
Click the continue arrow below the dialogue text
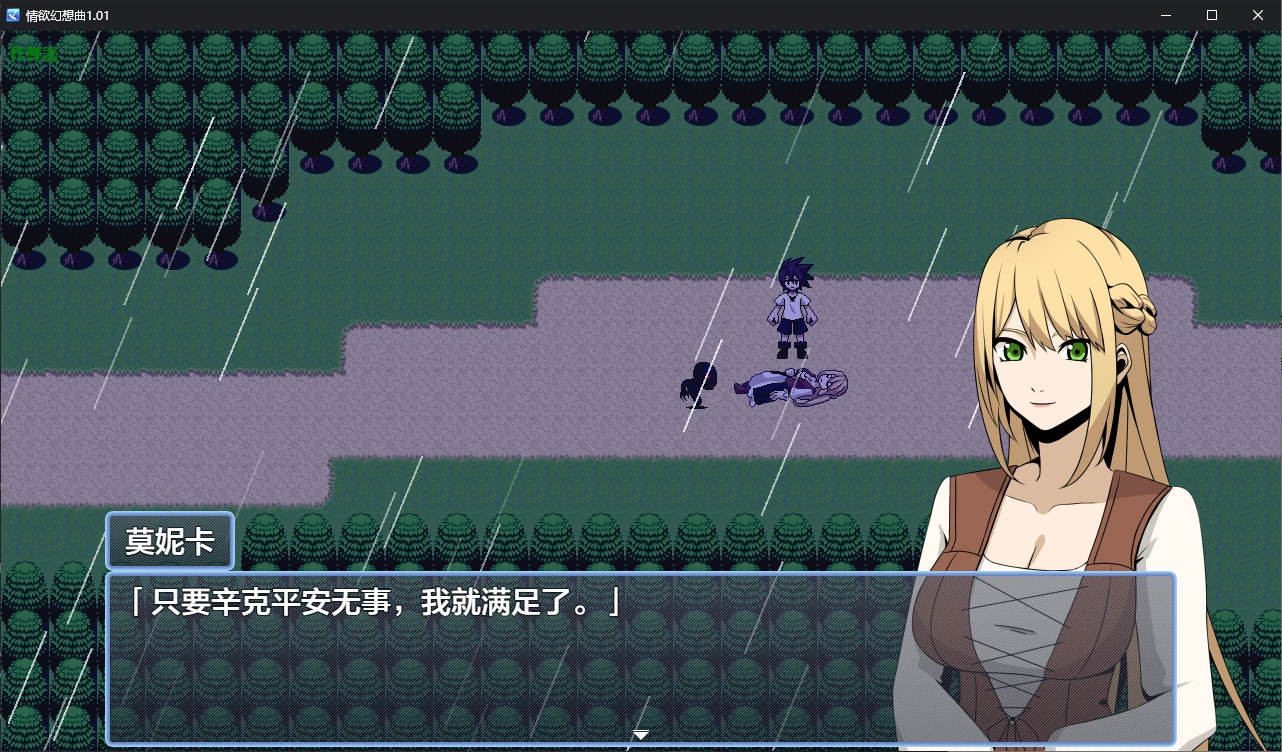pyautogui.click(x=640, y=734)
